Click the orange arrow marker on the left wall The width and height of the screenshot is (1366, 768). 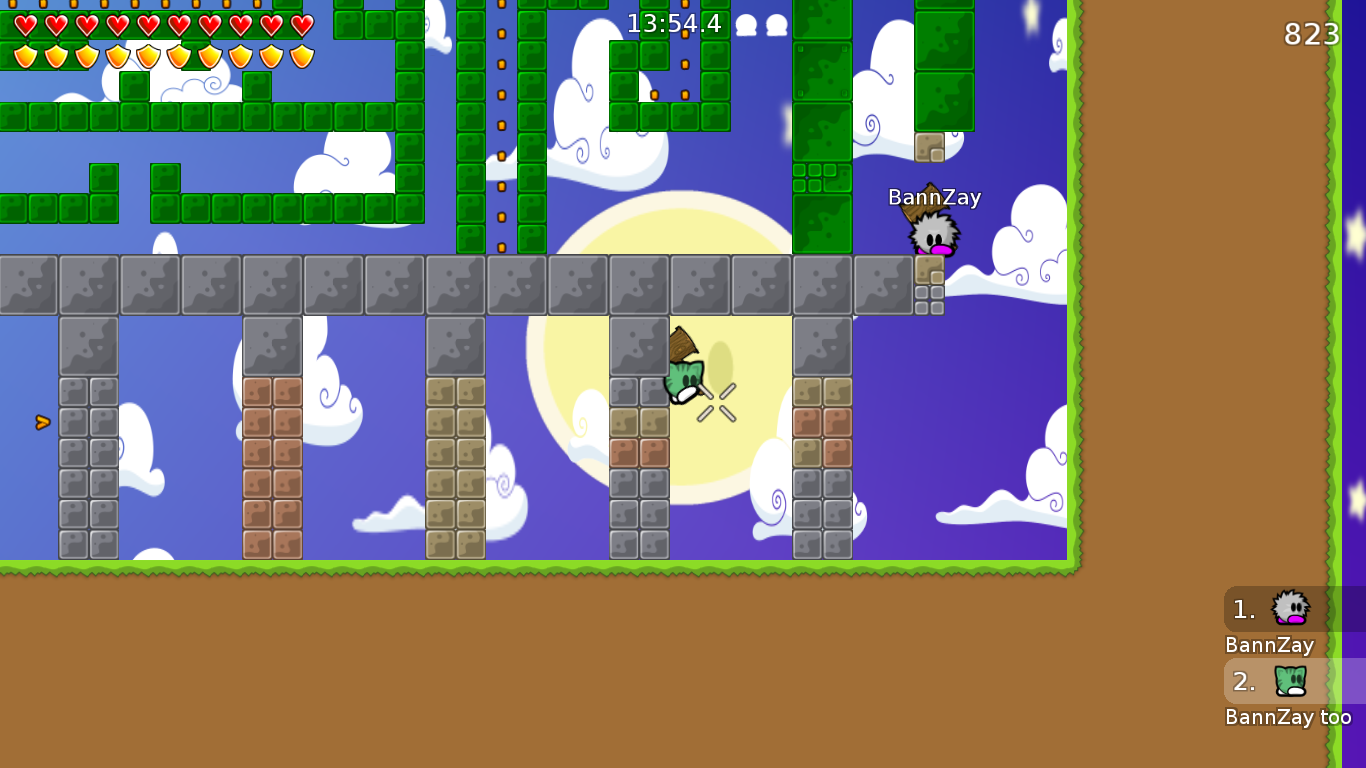pyautogui.click(x=41, y=422)
